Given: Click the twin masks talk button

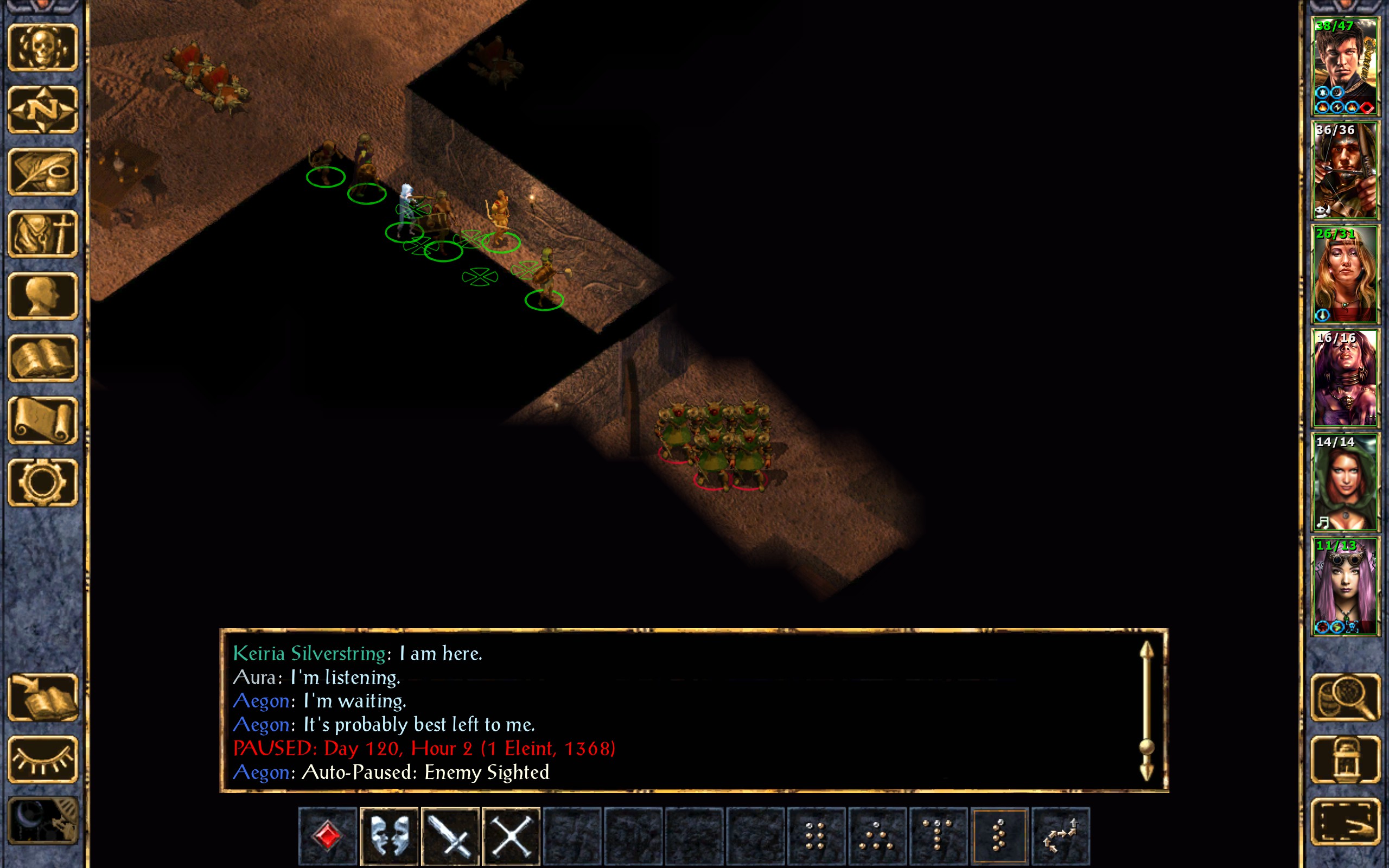Looking at the screenshot, I should [x=389, y=836].
